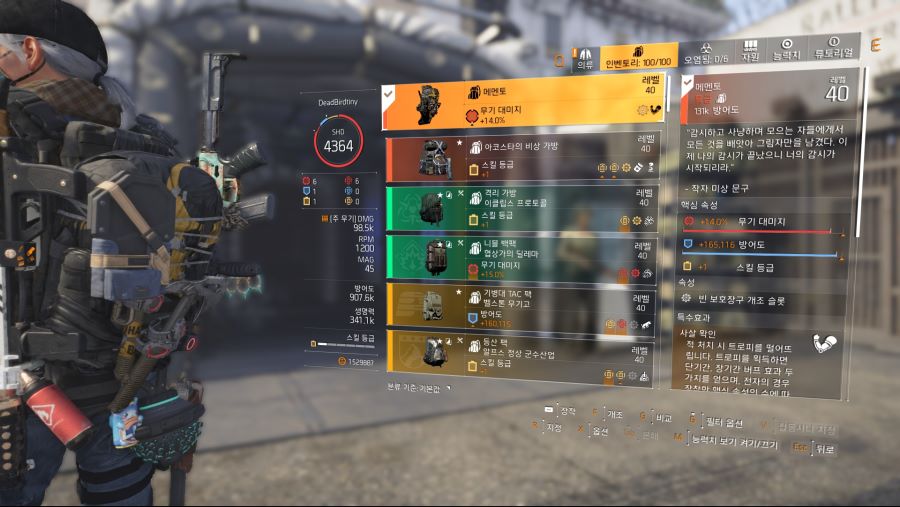
Task: Switch to the 오염됨 0/6 tab
Action: tap(706, 53)
